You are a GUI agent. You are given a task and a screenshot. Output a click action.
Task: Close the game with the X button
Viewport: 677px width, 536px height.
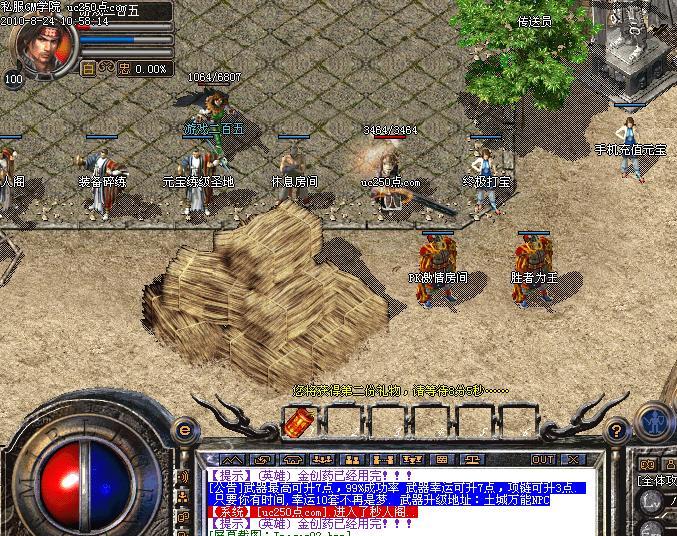click(573, 460)
